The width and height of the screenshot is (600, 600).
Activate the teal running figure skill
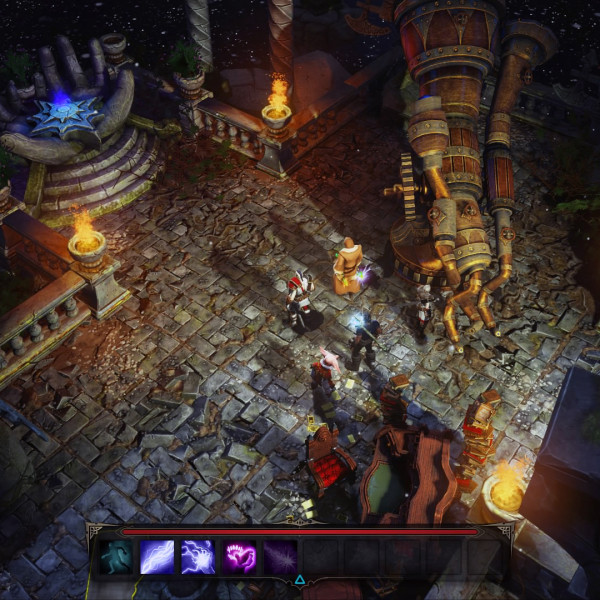[x=116, y=557]
